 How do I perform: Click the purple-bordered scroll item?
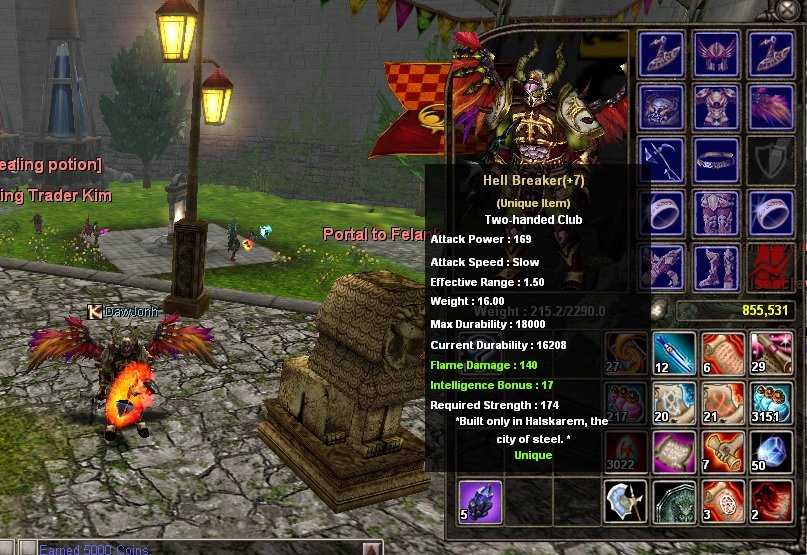pyautogui.click(x=673, y=452)
